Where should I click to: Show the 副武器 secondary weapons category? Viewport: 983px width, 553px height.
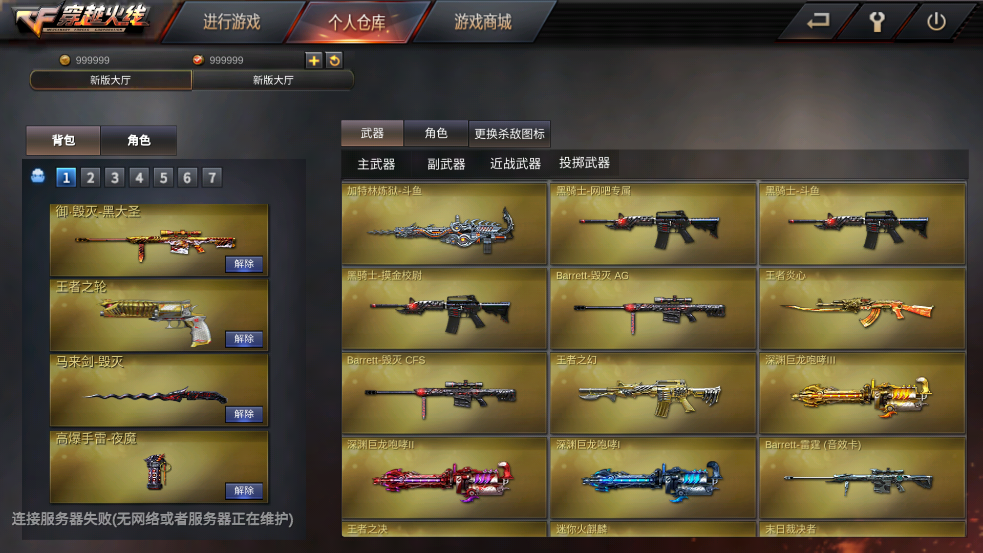(446, 164)
